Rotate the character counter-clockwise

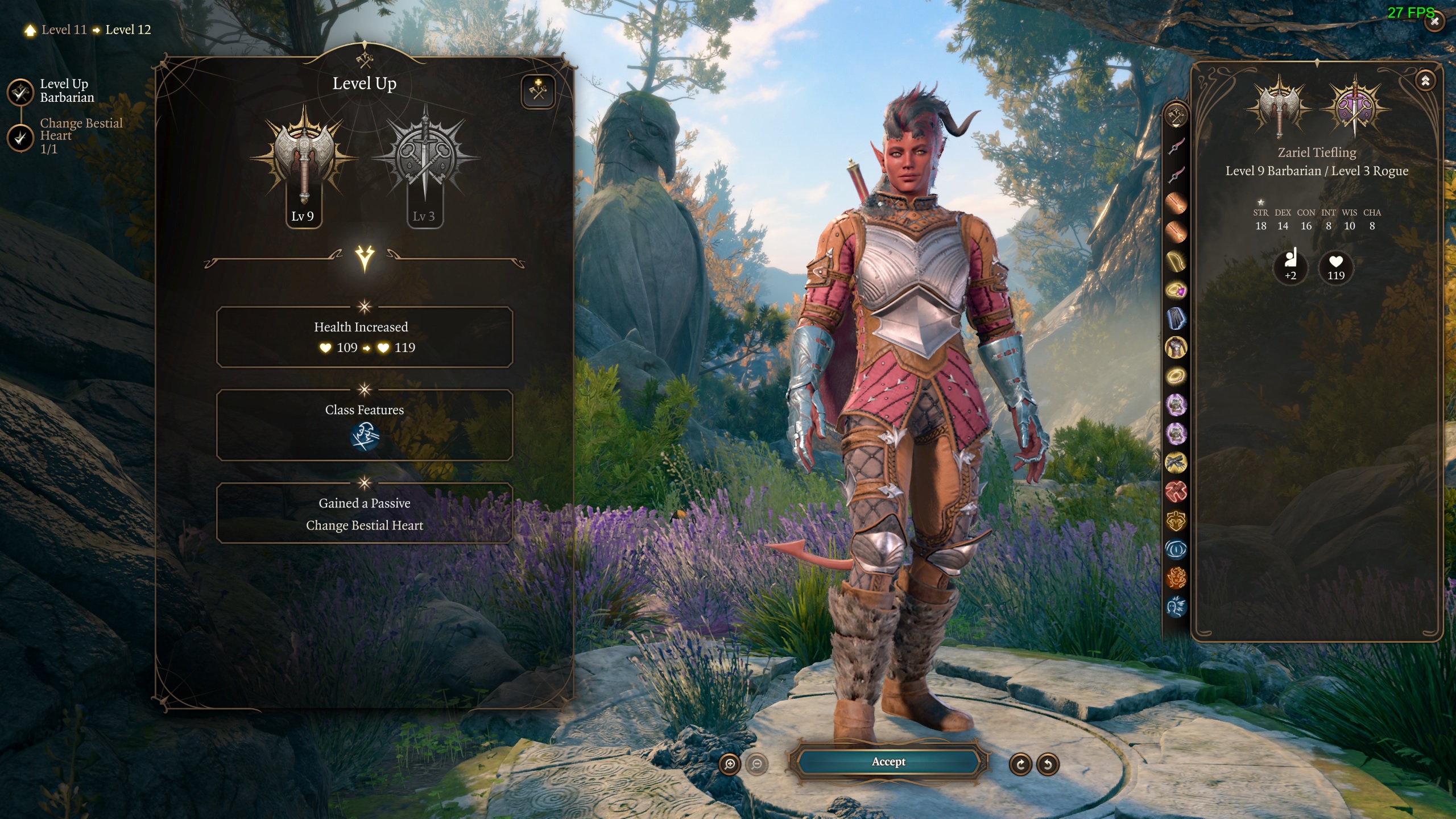coord(1048,764)
